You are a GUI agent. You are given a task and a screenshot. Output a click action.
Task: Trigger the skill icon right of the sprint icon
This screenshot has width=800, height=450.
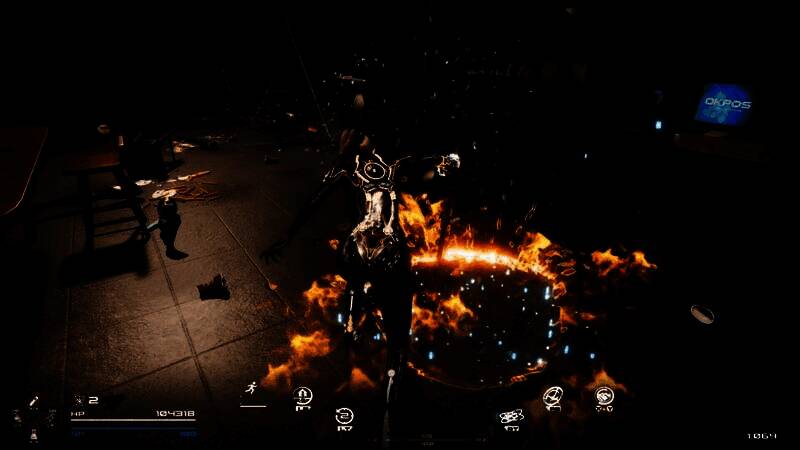[301, 396]
